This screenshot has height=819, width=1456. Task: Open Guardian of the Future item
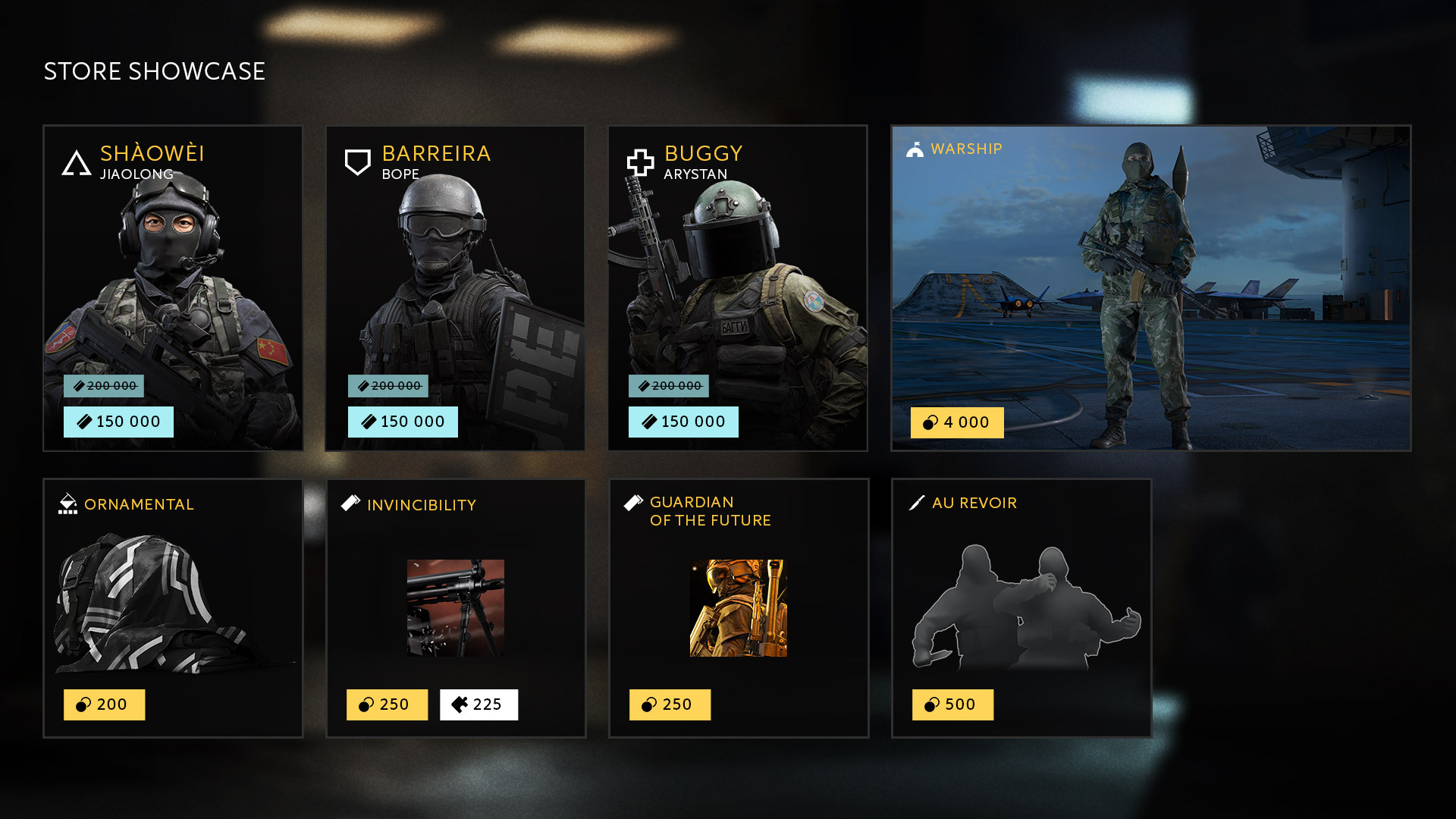click(x=739, y=607)
